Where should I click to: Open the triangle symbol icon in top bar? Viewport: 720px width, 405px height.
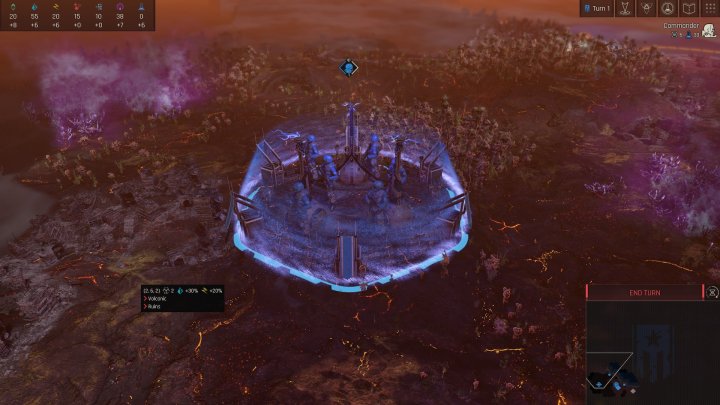(x=645, y=8)
